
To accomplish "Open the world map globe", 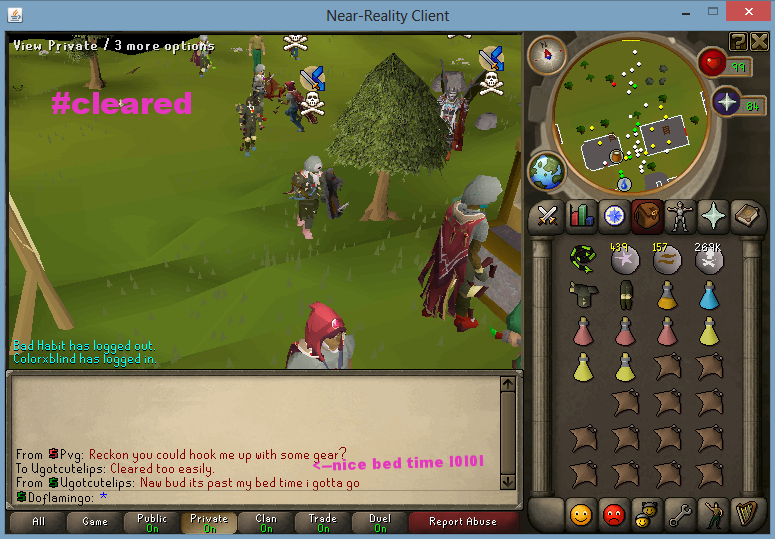I will [545, 170].
